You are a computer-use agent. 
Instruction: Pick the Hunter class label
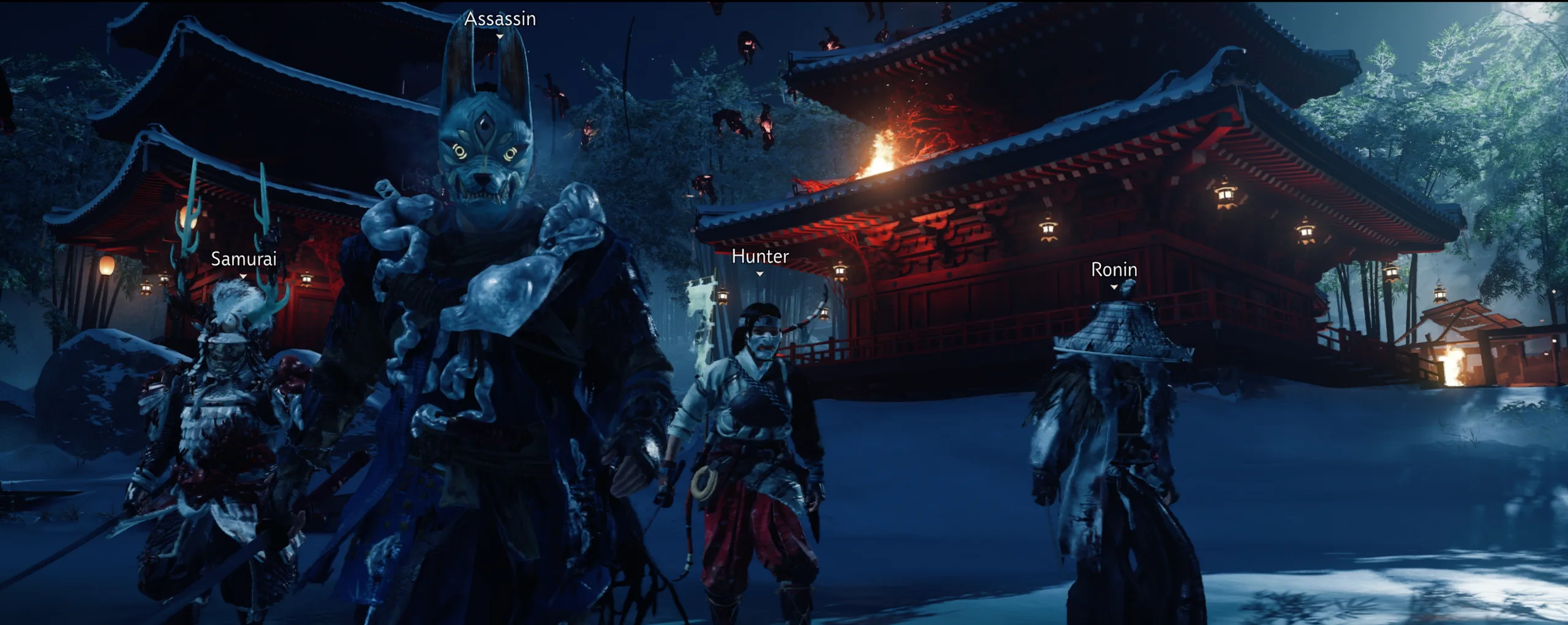point(760,256)
